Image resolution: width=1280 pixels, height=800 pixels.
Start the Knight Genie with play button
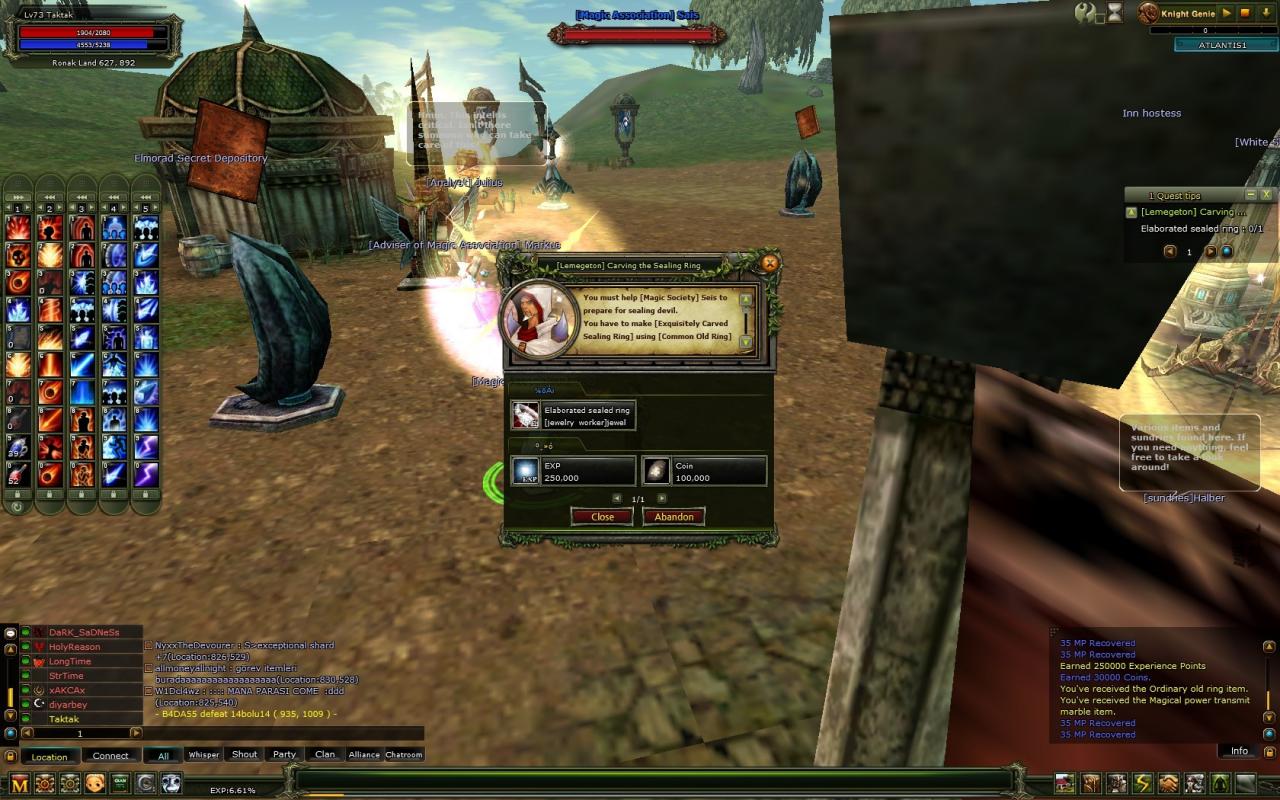coord(1227,13)
